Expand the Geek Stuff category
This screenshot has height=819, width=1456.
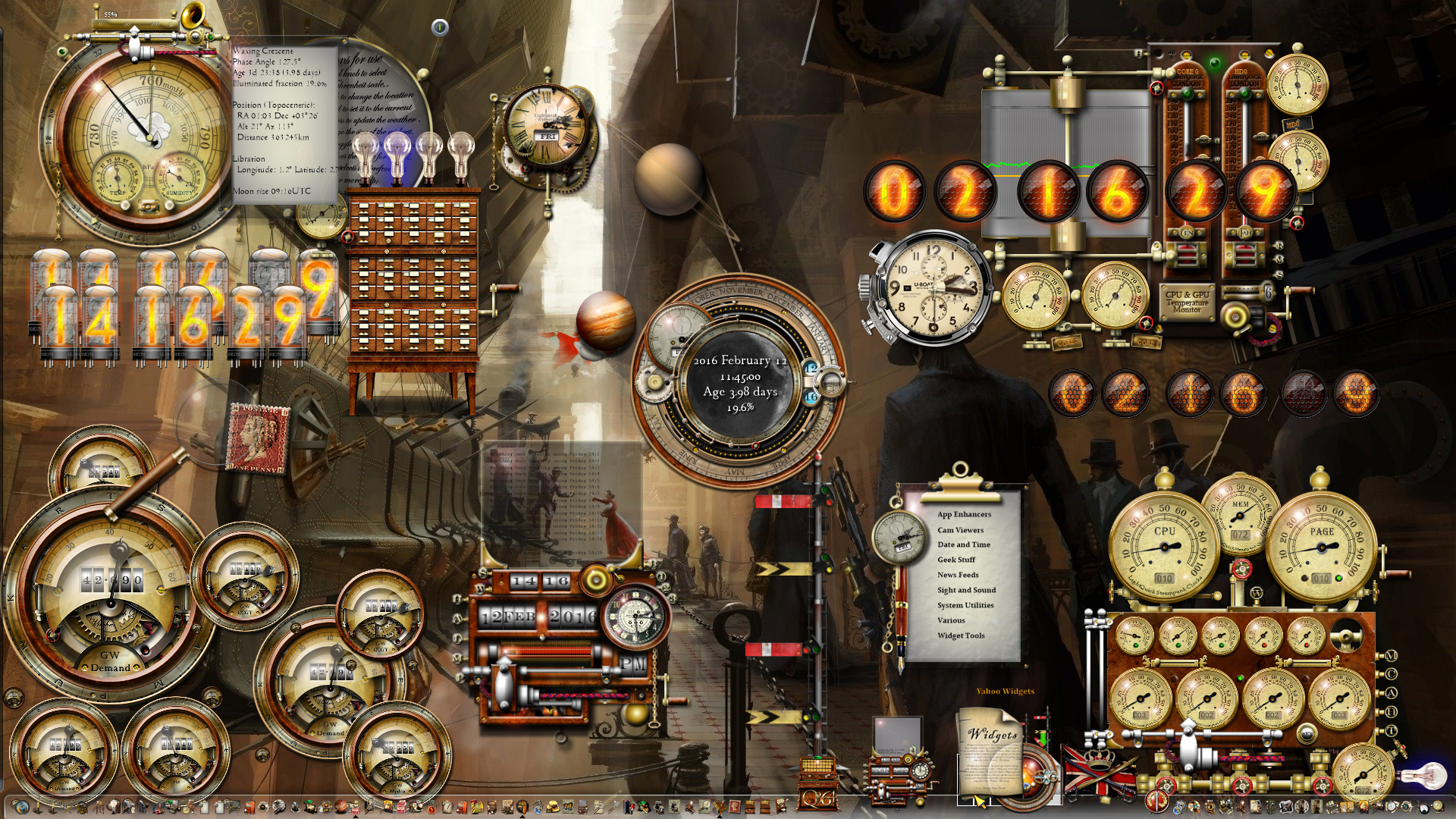pos(955,560)
